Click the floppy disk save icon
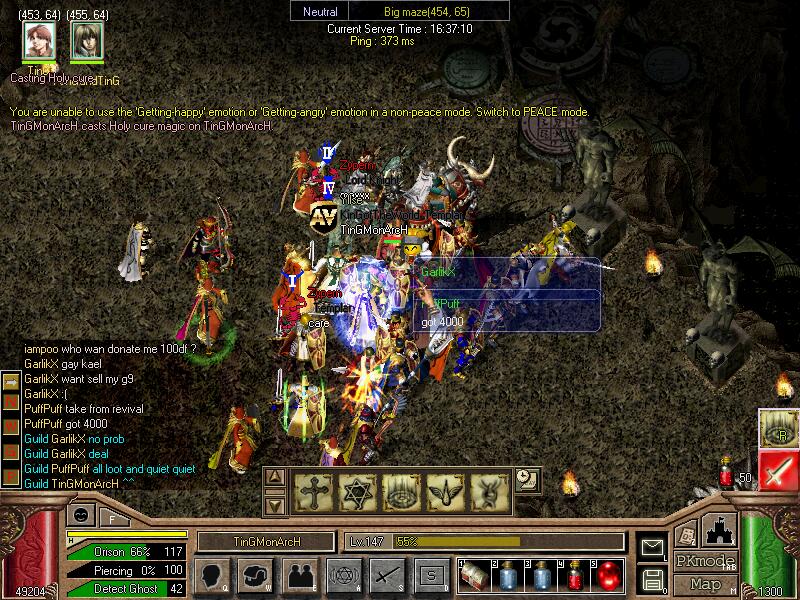Image resolution: width=800 pixels, height=600 pixels. click(653, 578)
